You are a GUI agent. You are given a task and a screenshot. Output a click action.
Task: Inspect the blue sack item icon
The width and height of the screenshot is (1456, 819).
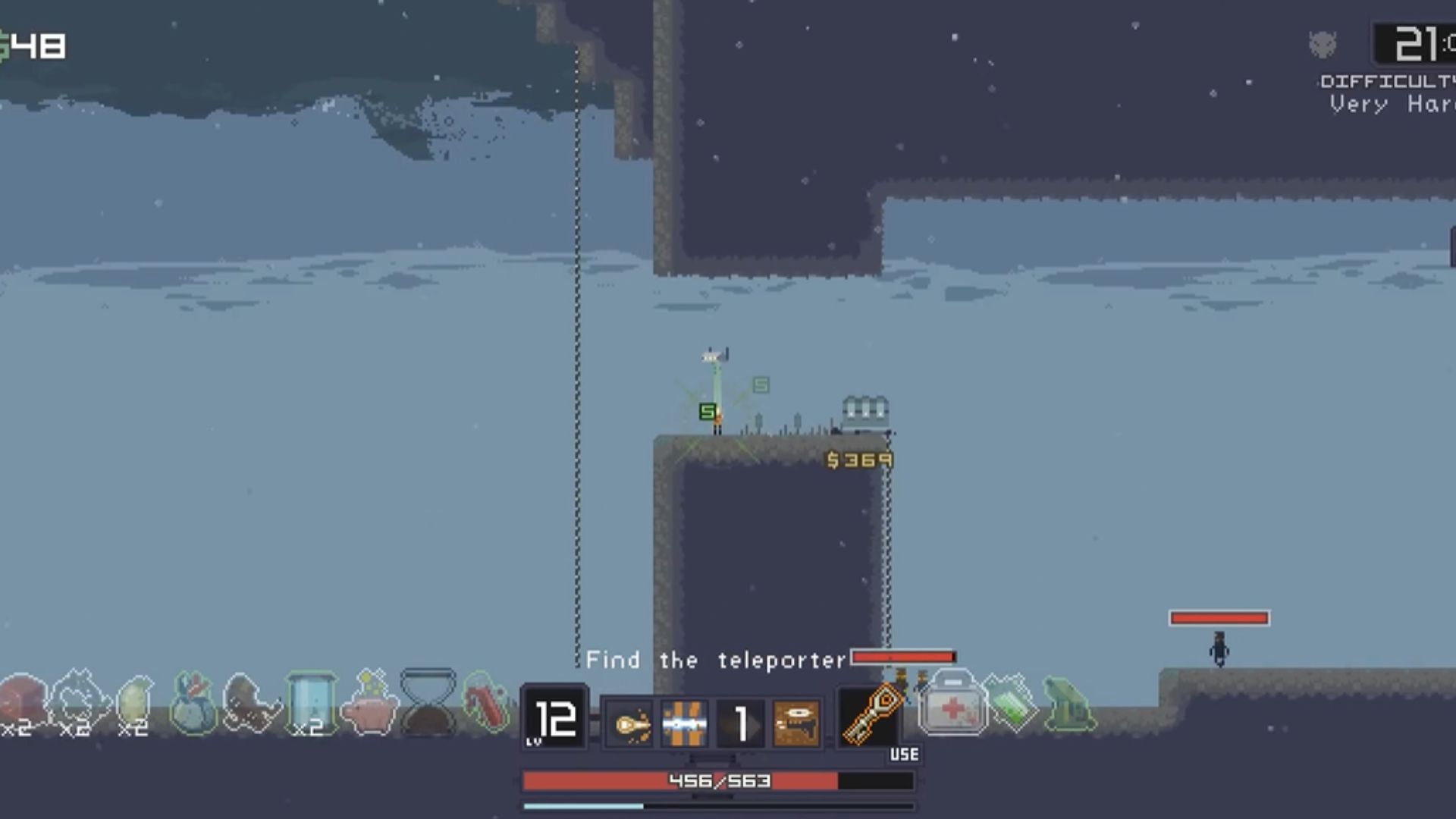click(193, 705)
